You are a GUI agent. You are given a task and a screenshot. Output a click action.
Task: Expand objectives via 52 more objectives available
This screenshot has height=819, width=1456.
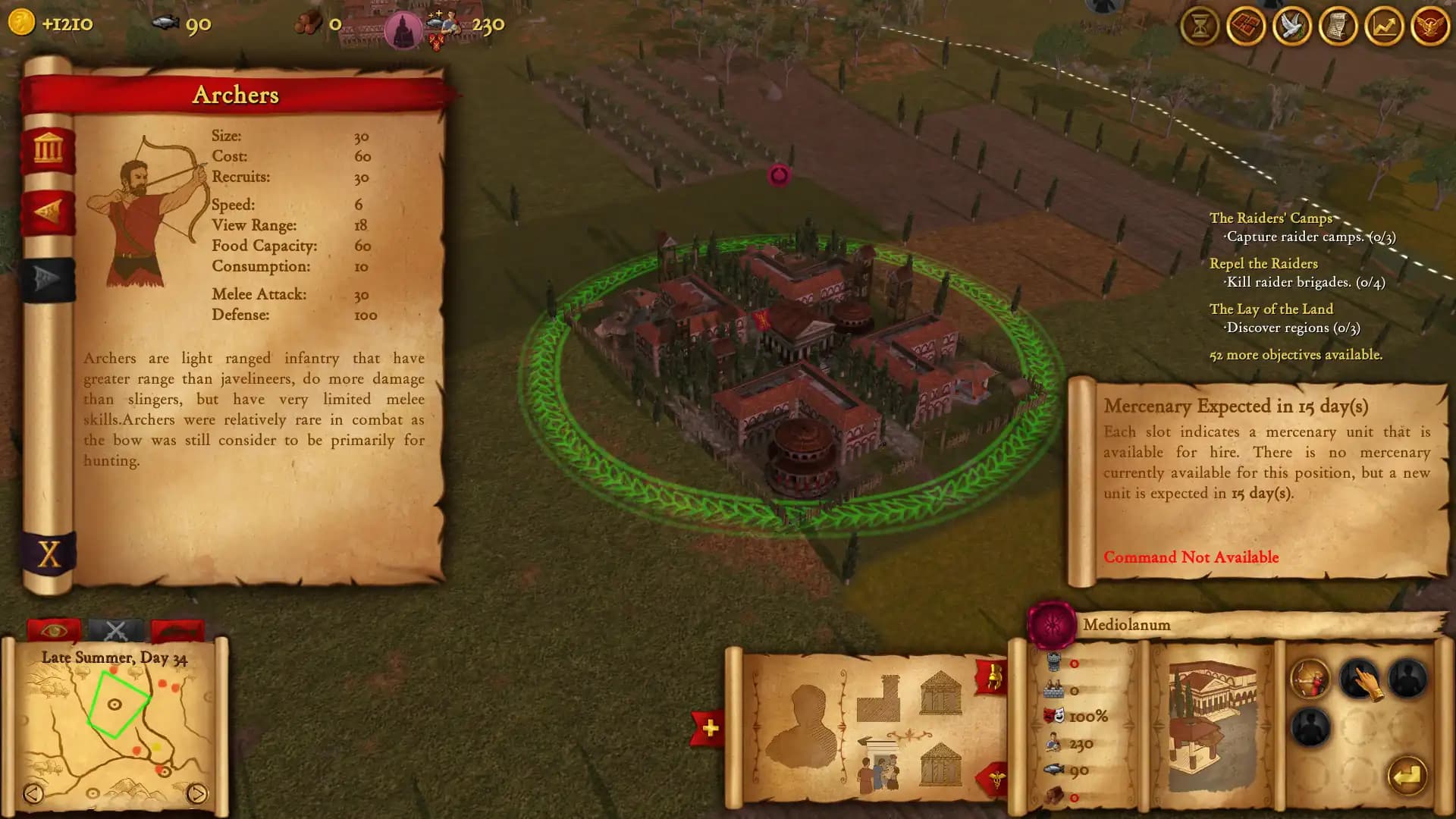point(1296,353)
